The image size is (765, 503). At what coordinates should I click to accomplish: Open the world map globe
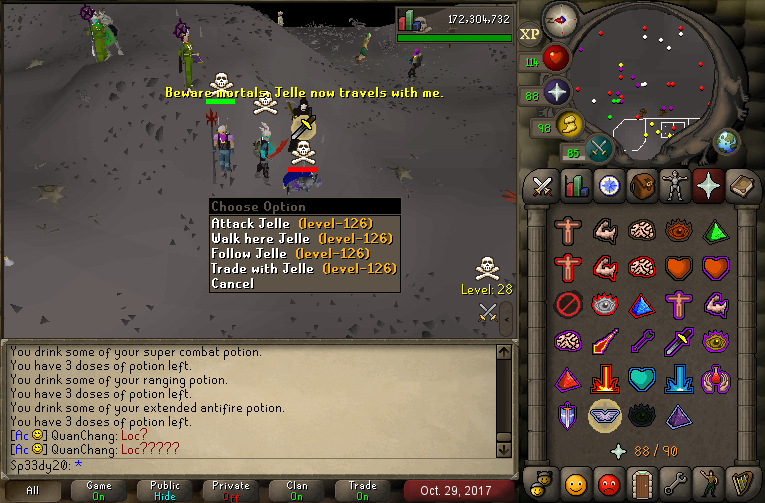pyautogui.click(x=728, y=141)
